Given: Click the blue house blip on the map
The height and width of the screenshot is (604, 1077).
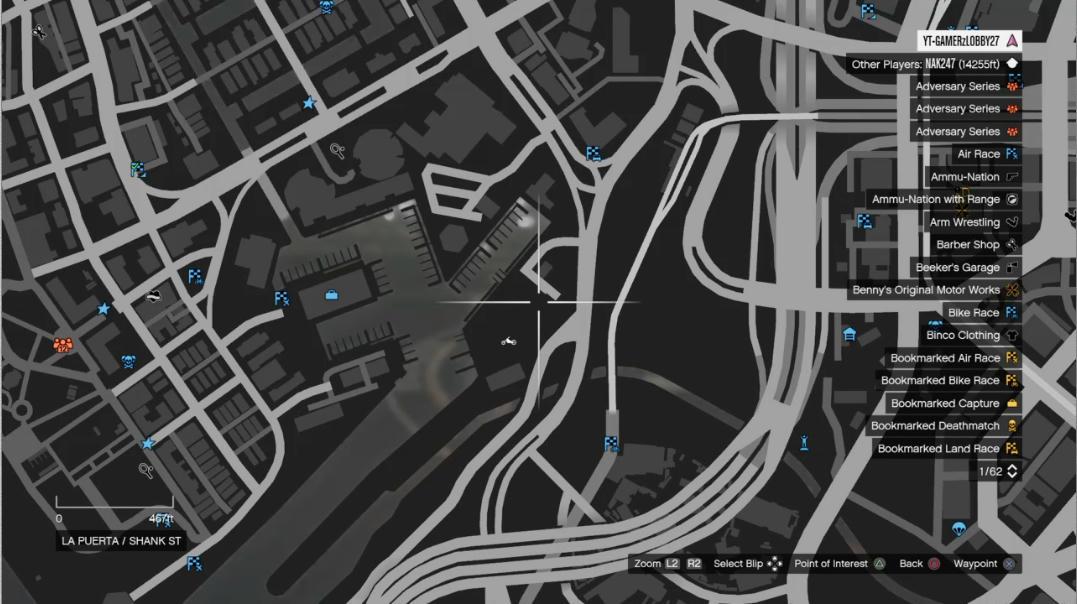Looking at the screenshot, I should pos(849,334).
